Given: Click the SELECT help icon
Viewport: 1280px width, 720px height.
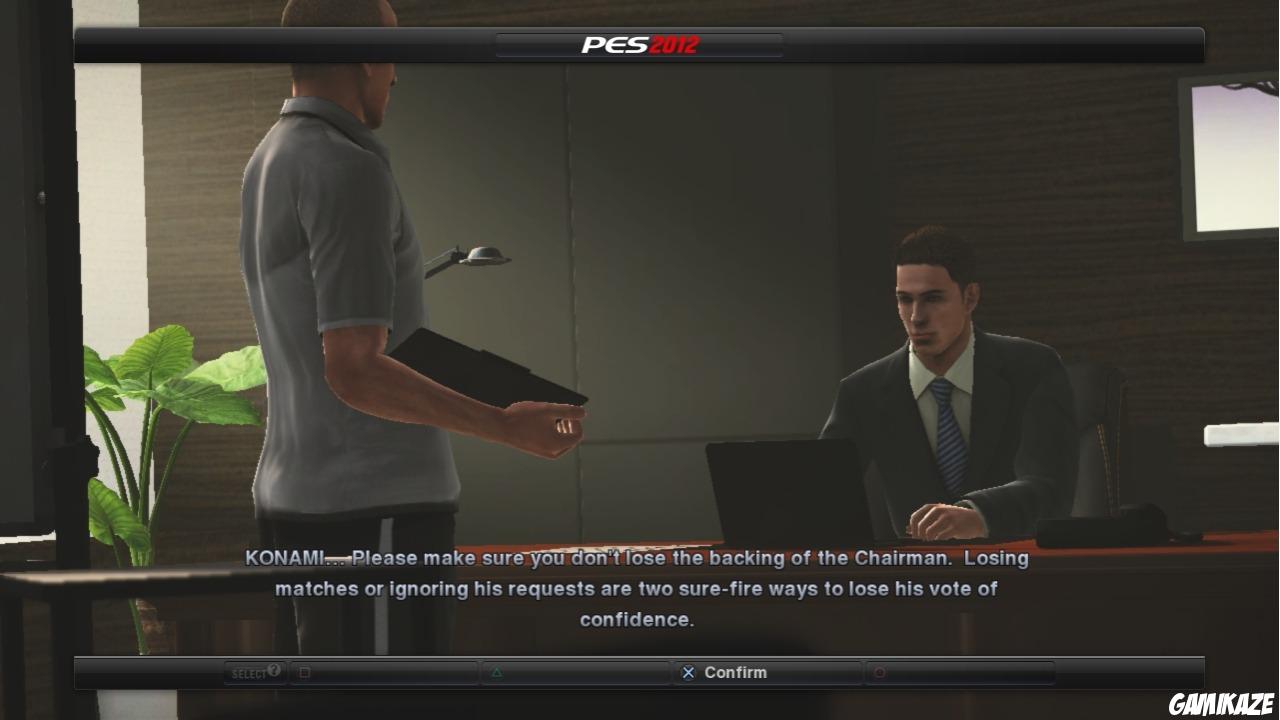Looking at the screenshot, I should [249, 670].
